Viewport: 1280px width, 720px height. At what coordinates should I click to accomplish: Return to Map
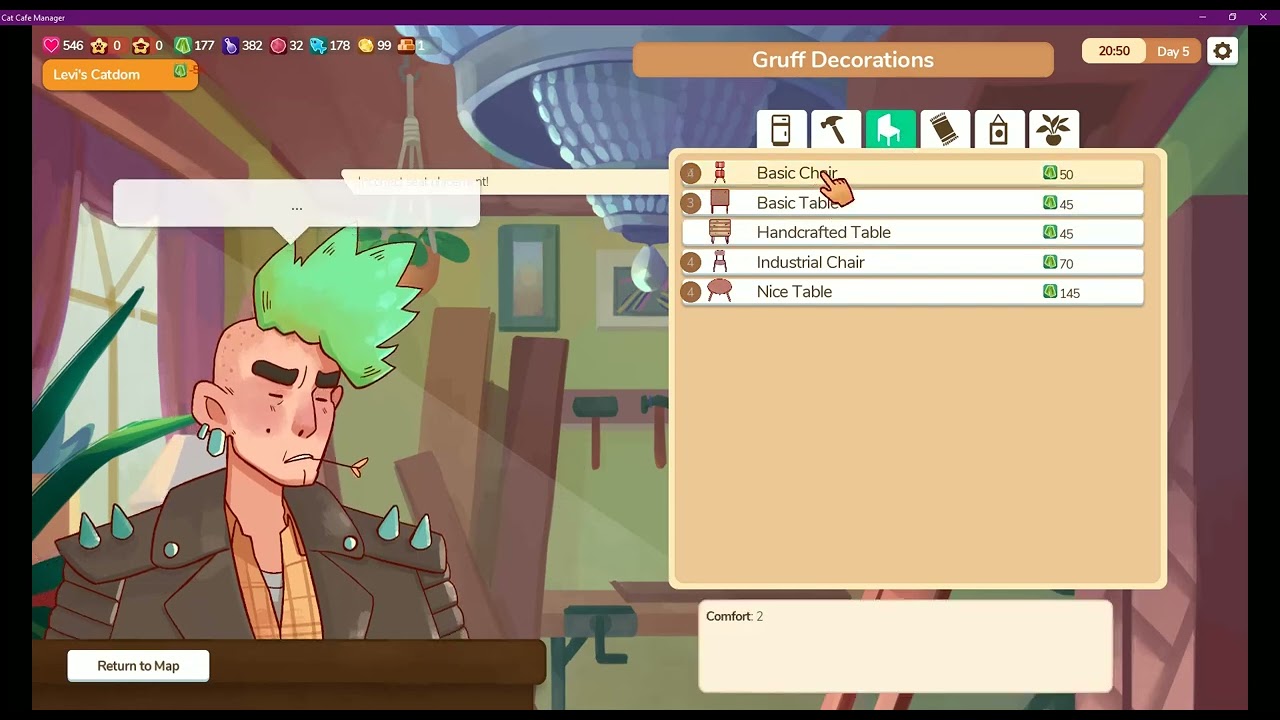[138, 666]
